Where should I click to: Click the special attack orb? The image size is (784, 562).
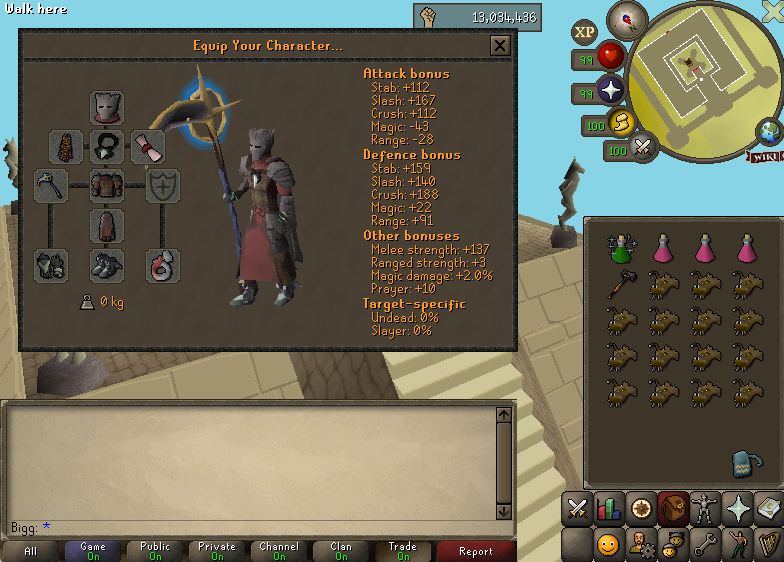click(x=642, y=147)
